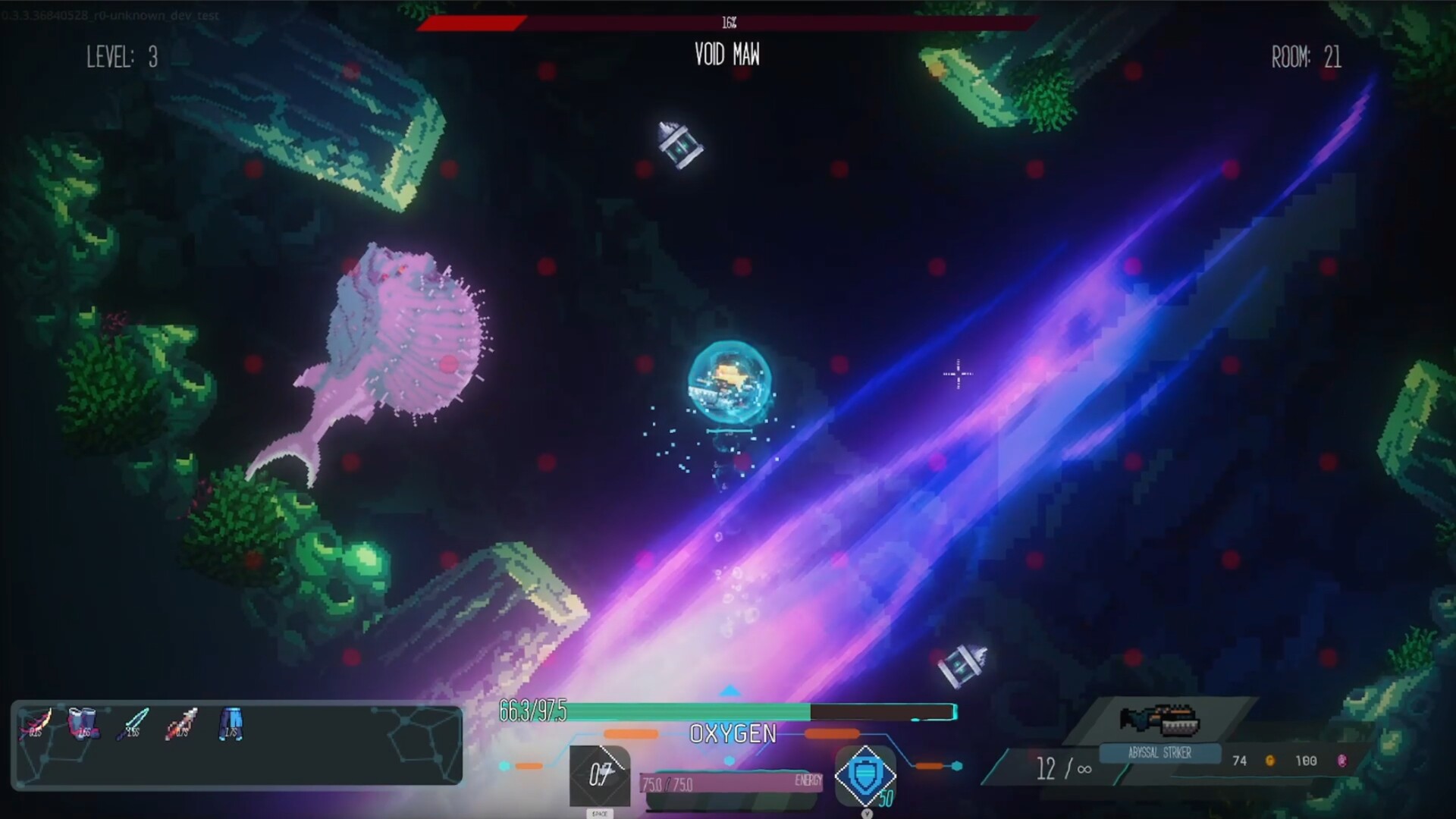Click the blue triangle above the oxygen bar
The height and width of the screenshot is (819, 1456).
730,691
